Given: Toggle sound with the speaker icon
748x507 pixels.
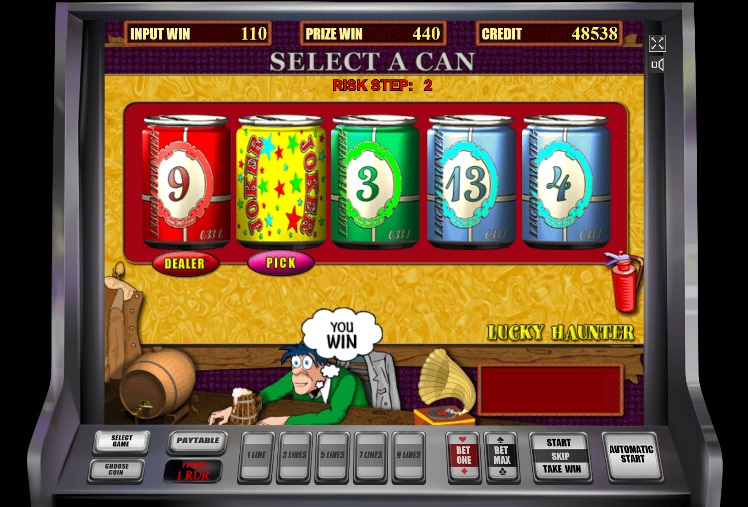Looking at the screenshot, I should pos(657,65).
